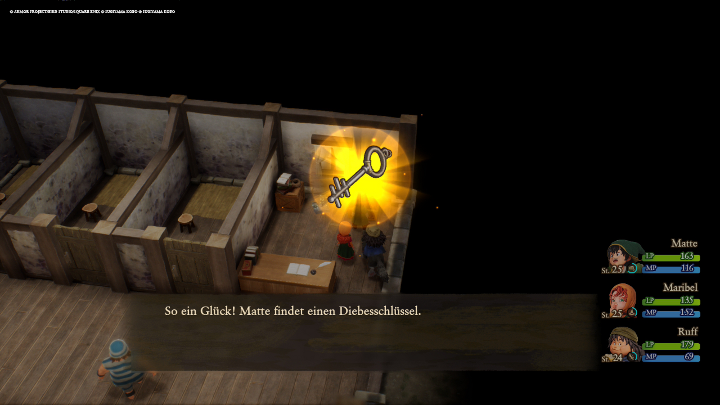
Task: Select Maribel's party portrait
Action: click(x=624, y=301)
